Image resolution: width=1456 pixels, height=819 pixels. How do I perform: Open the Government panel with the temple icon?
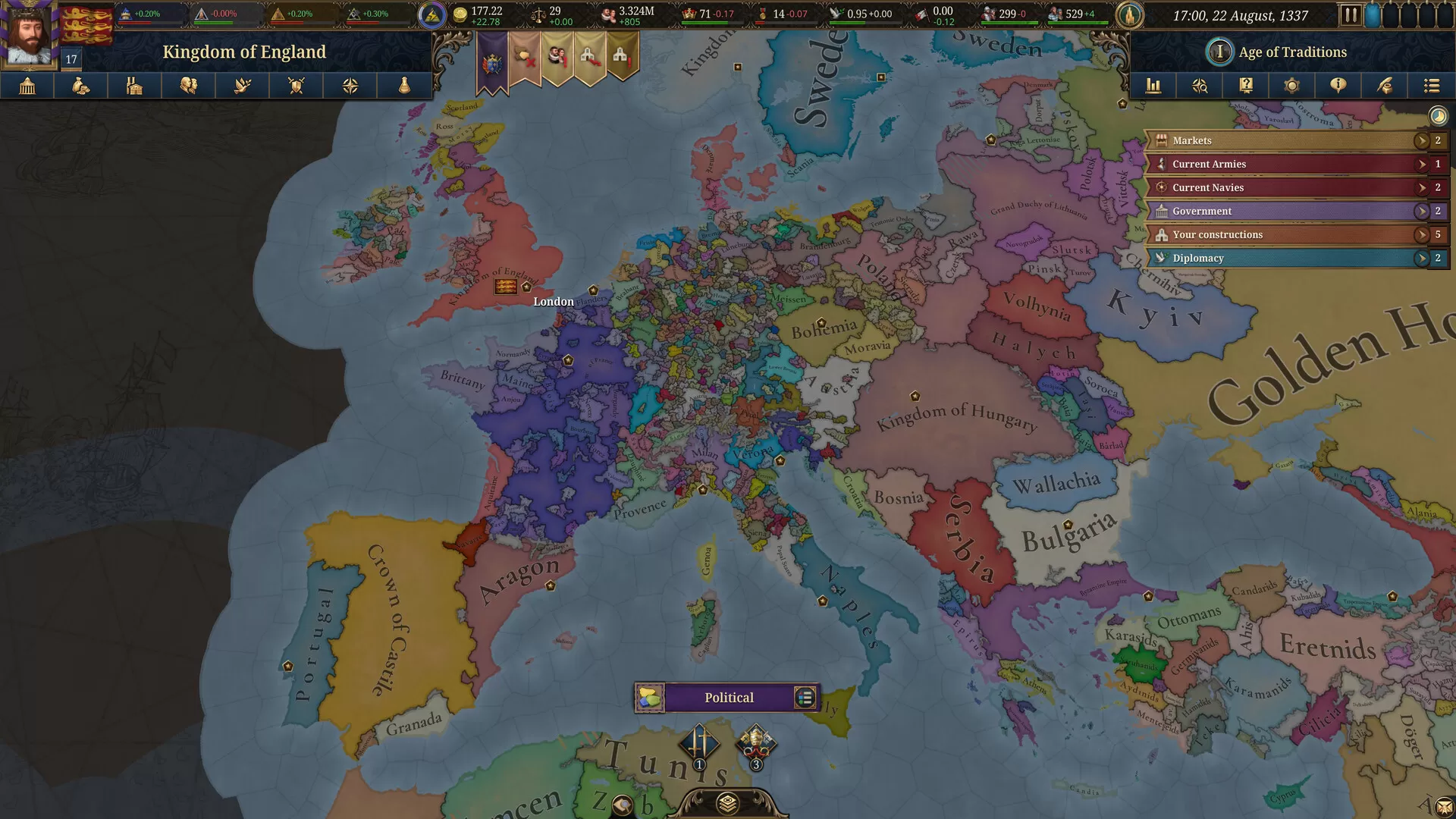point(29,85)
